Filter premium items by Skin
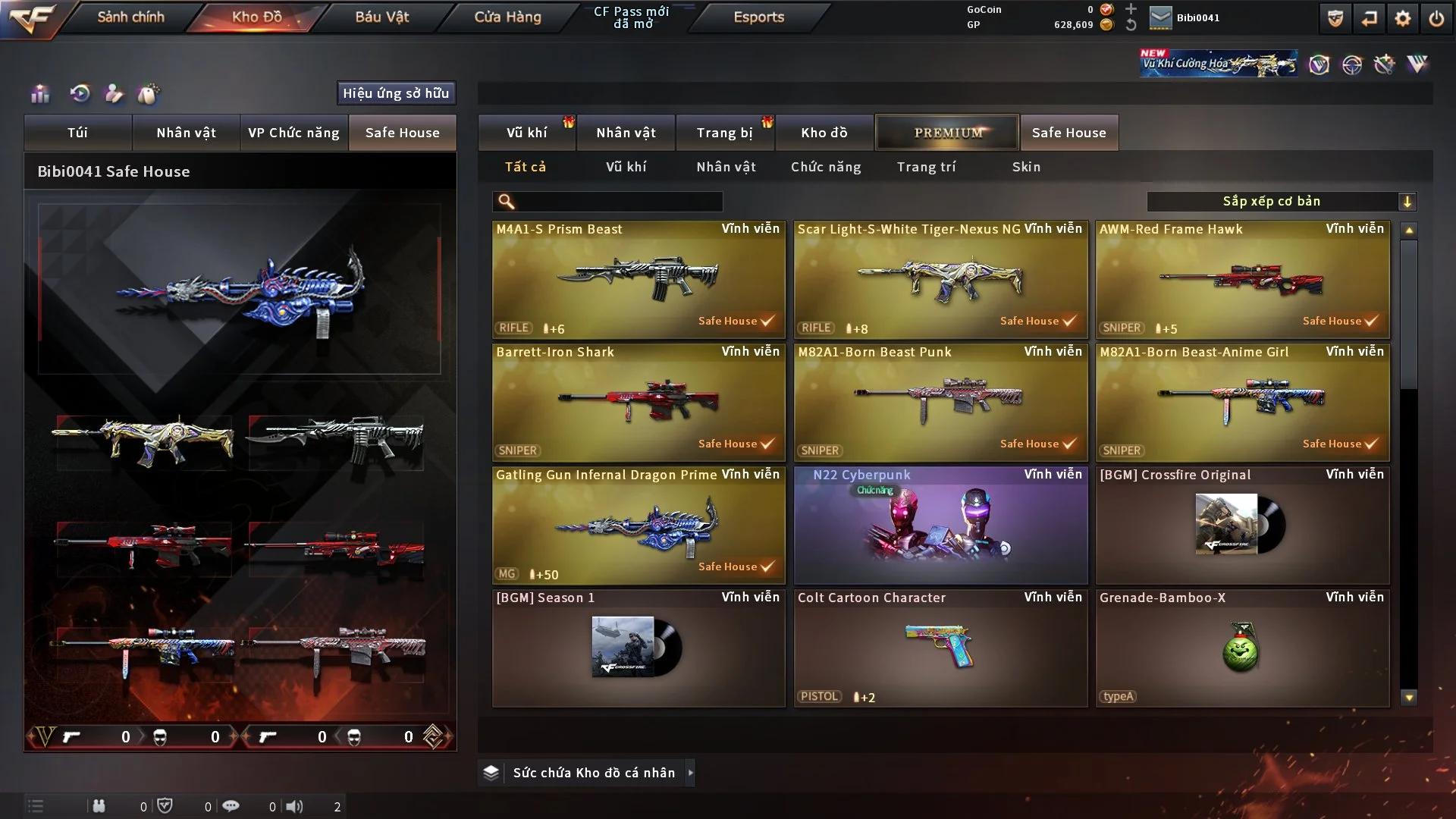 click(x=1026, y=167)
